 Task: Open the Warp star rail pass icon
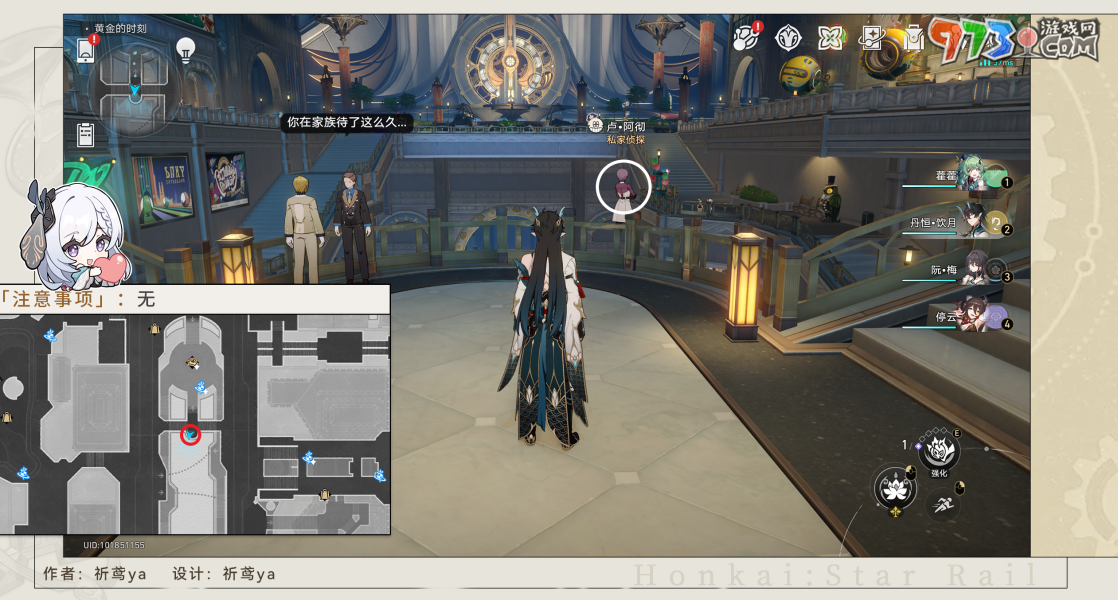click(x=788, y=38)
